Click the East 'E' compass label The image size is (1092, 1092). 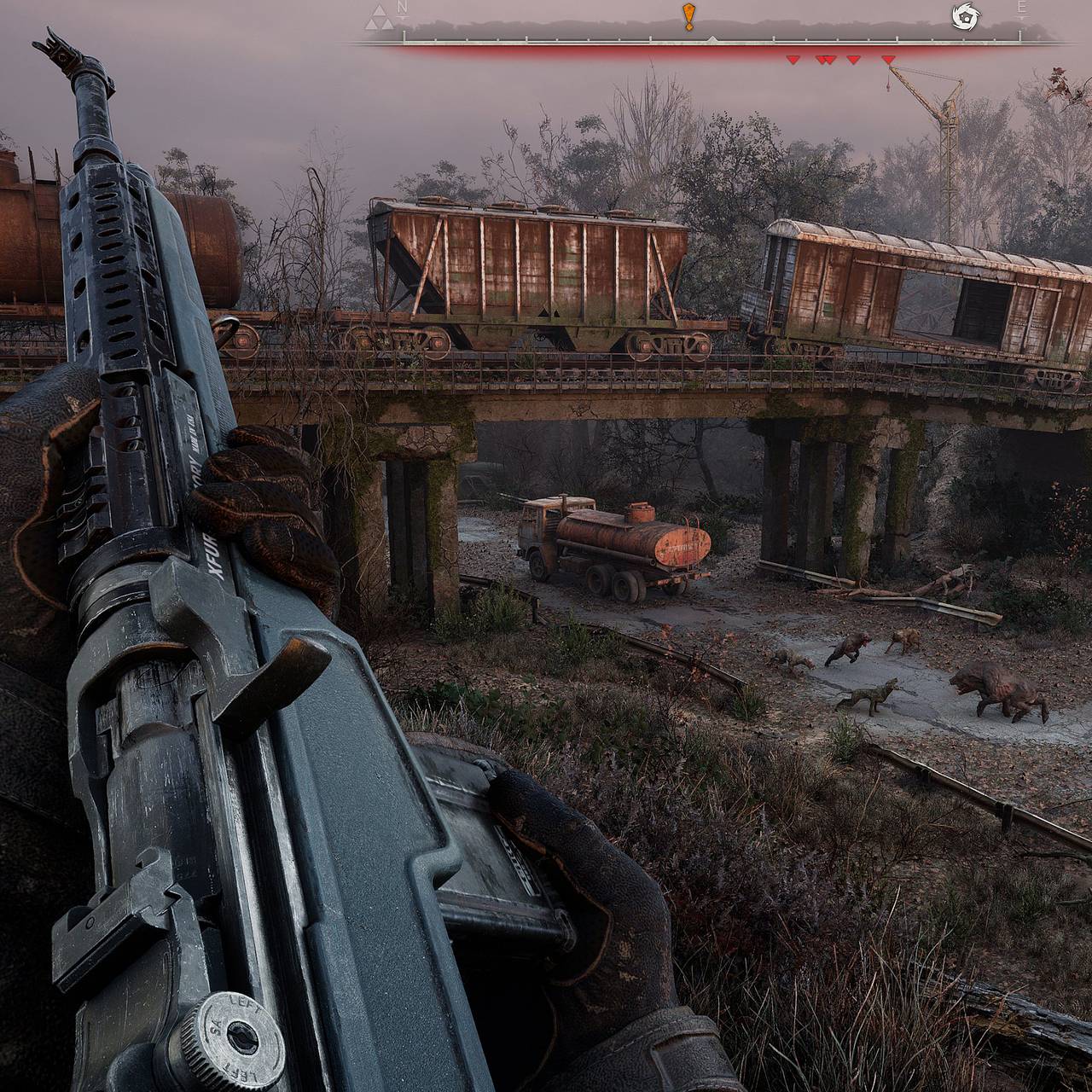click(1021, 9)
